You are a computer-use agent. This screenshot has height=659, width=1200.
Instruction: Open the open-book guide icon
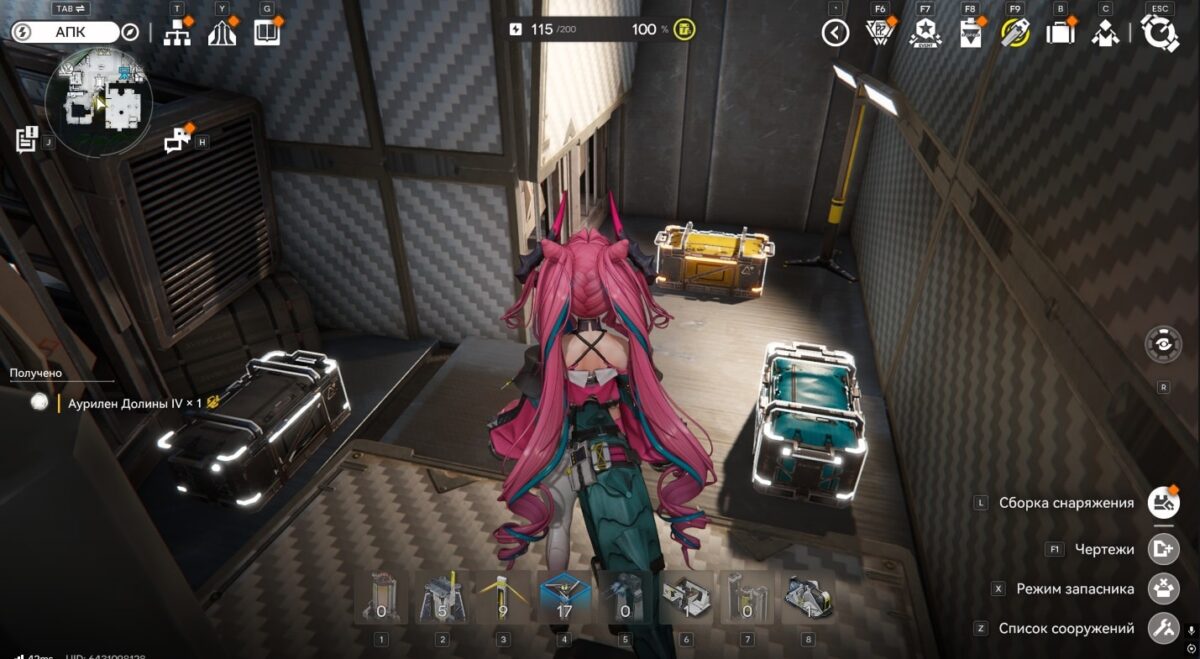267,33
